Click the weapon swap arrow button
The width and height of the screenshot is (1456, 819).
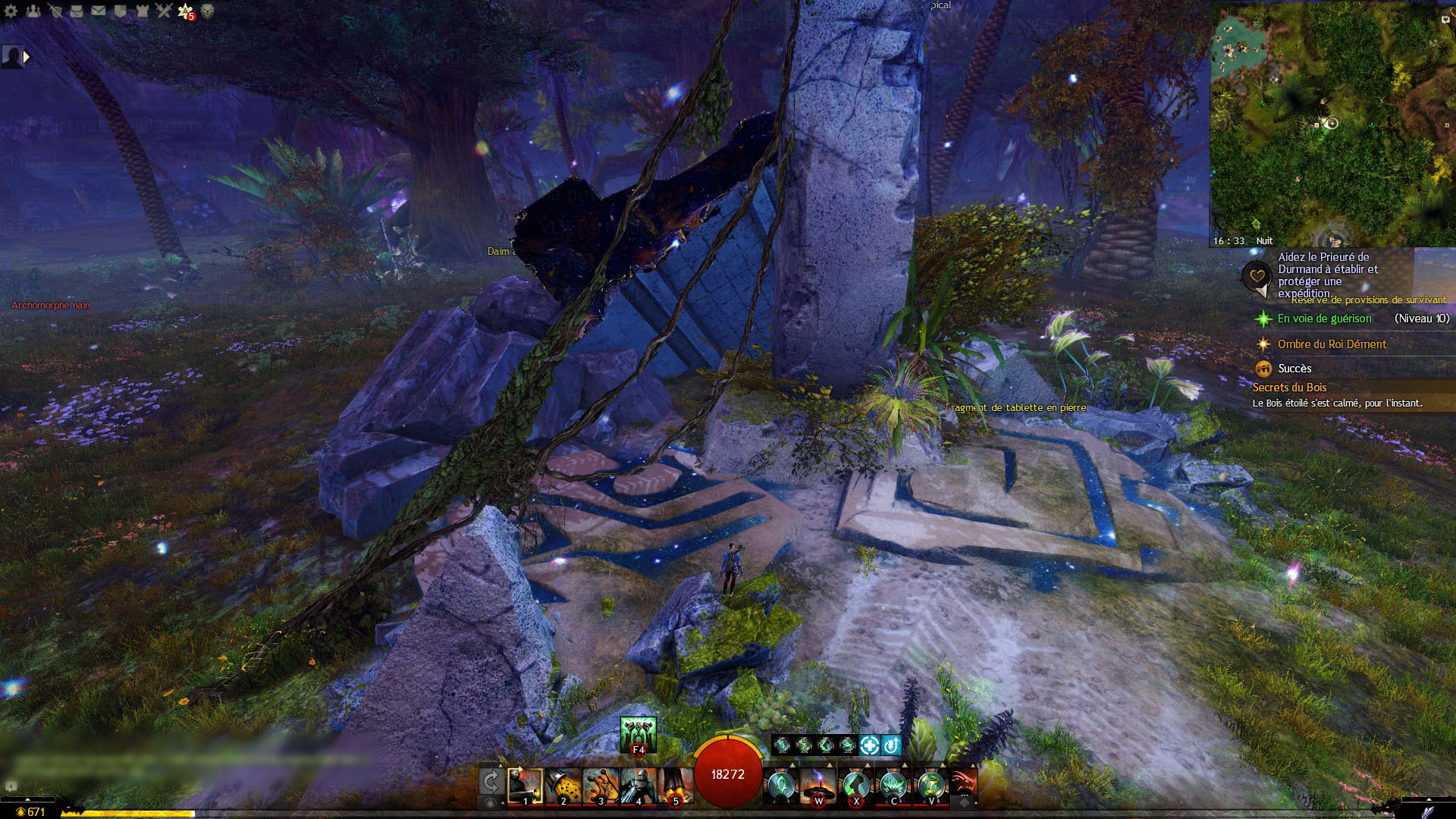click(x=491, y=781)
